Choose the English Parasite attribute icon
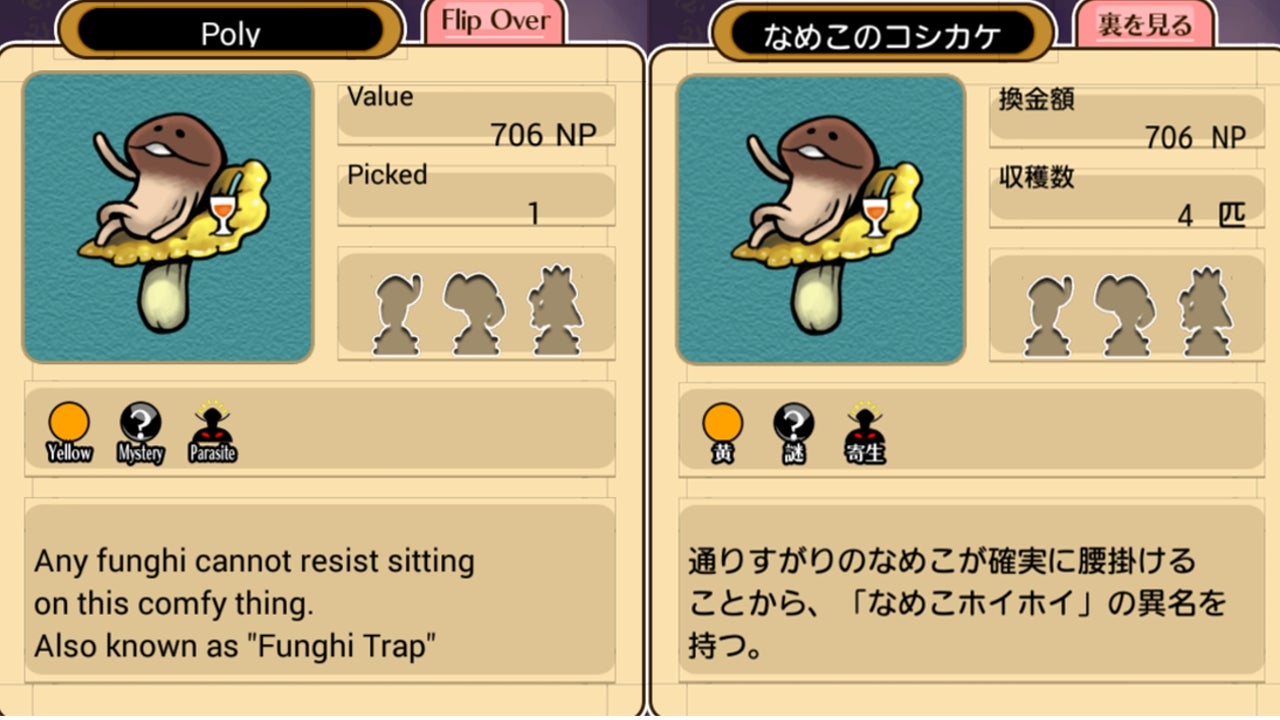 click(212, 429)
